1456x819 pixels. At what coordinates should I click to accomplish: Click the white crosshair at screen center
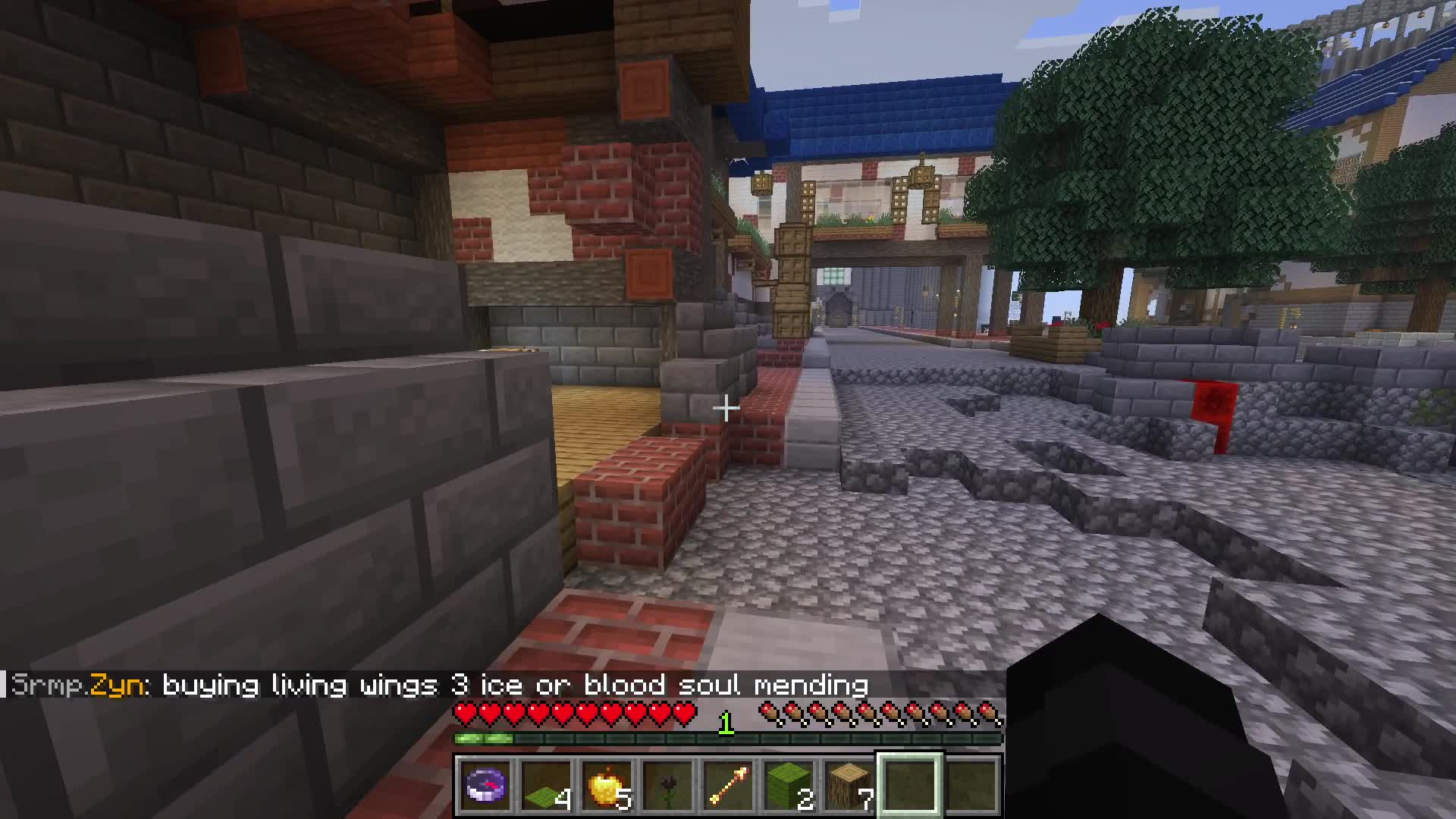[x=726, y=409]
